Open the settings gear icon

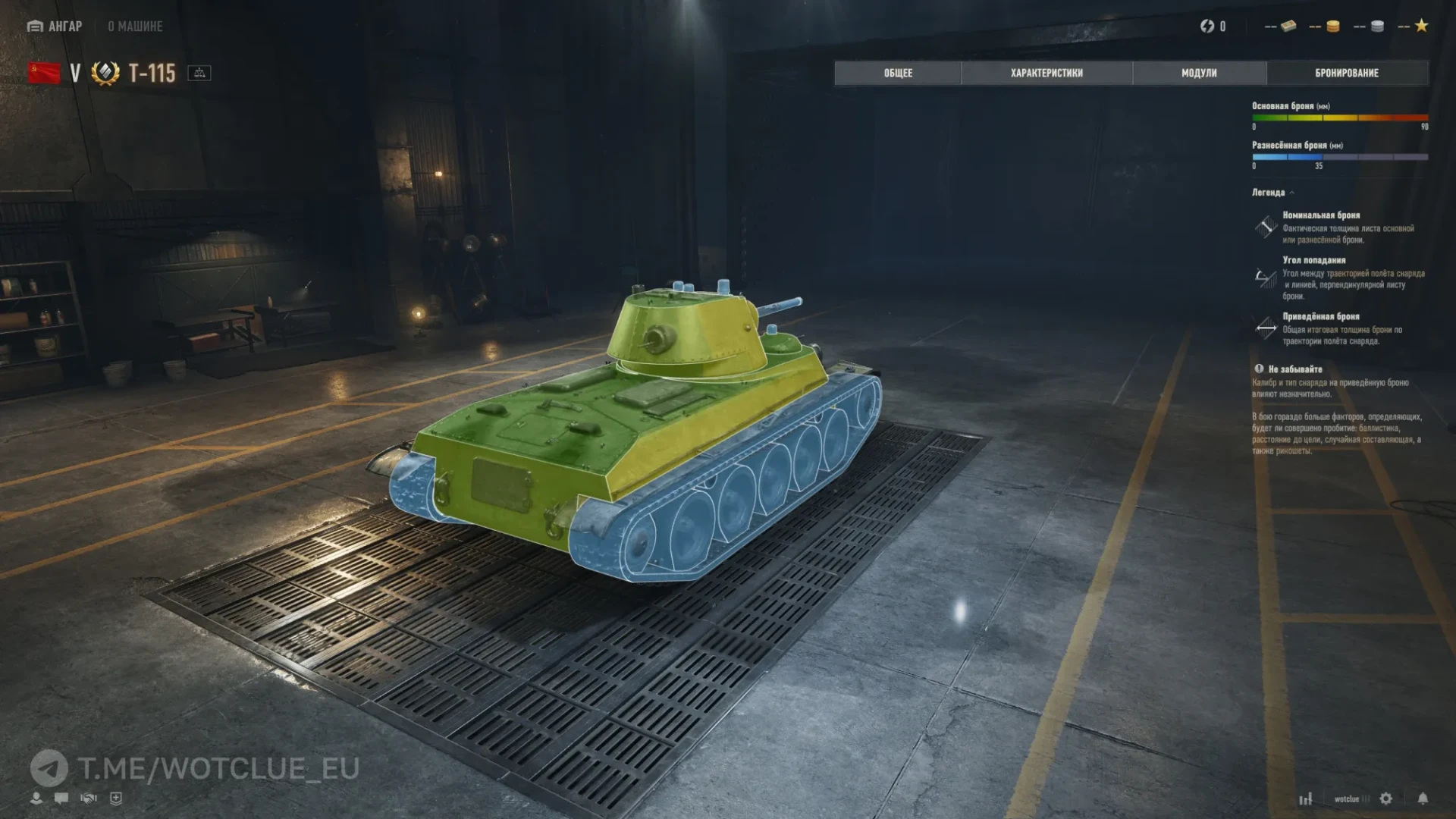coord(1386,799)
